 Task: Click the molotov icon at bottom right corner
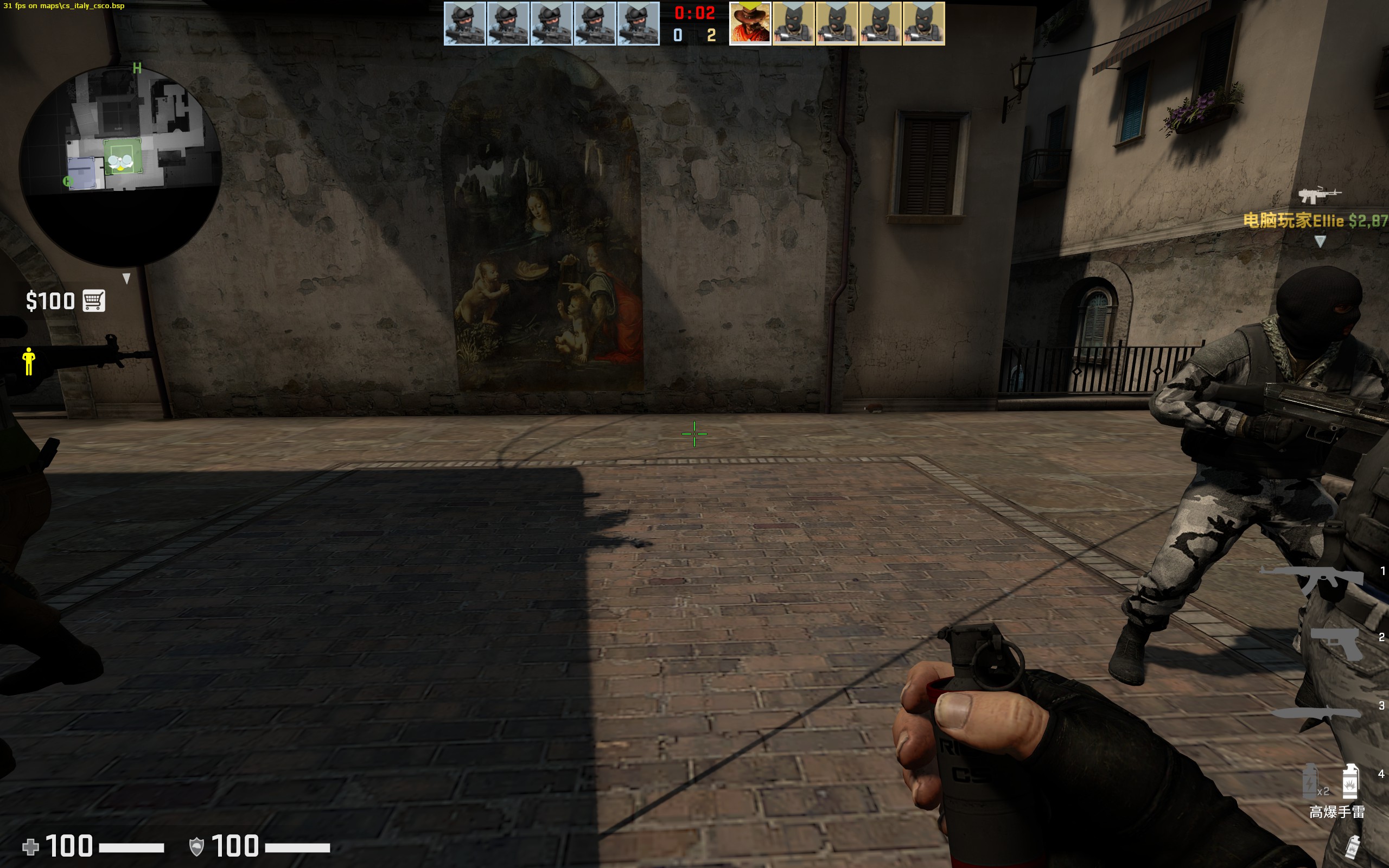[x=1353, y=848]
